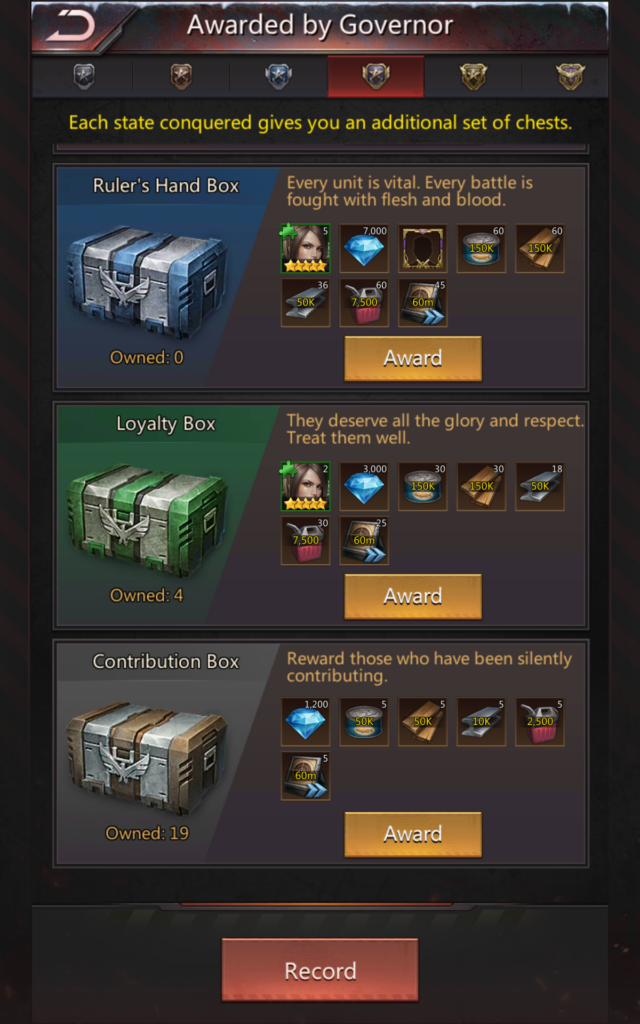Screen dimensions: 640x1024
Task: Select the green Loyalty chest image
Action: click(147, 516)
